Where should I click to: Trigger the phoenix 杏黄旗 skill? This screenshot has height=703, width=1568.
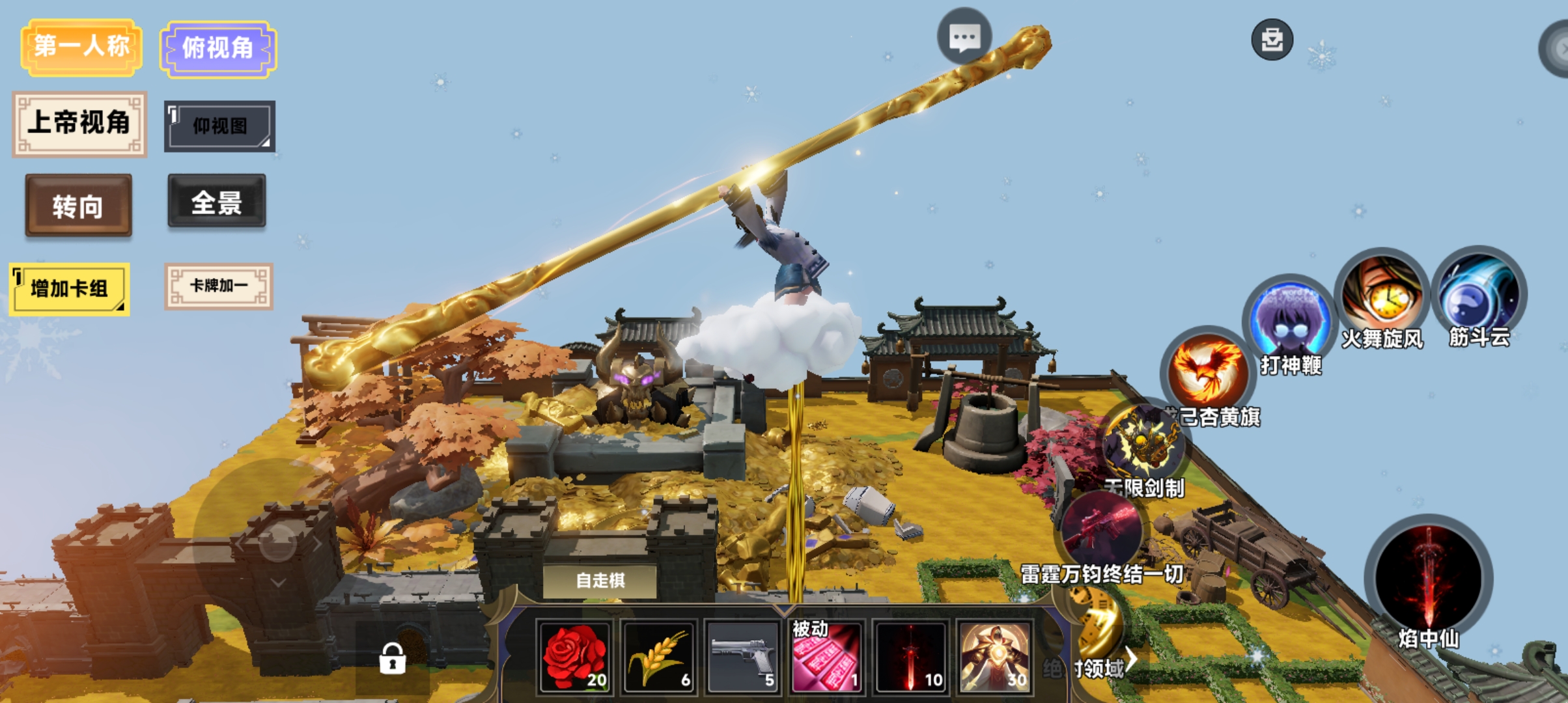[x=1208, y=370]
